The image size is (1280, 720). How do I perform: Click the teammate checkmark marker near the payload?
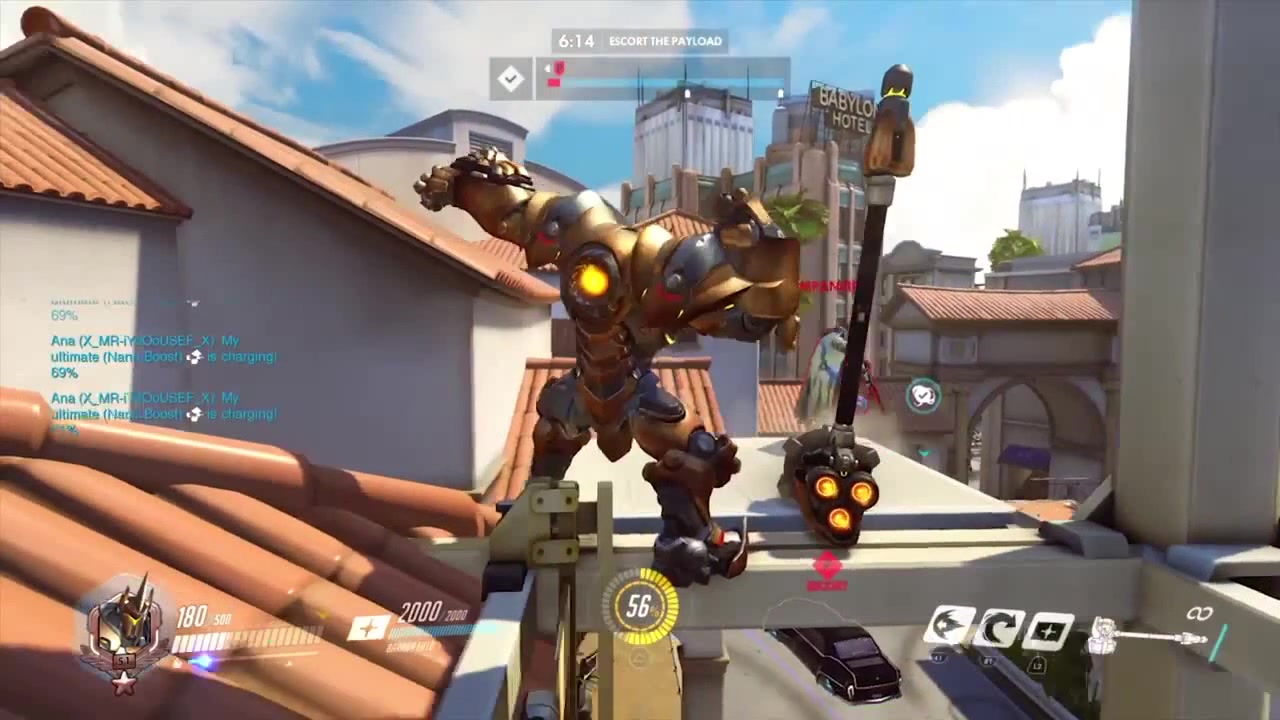924,397
